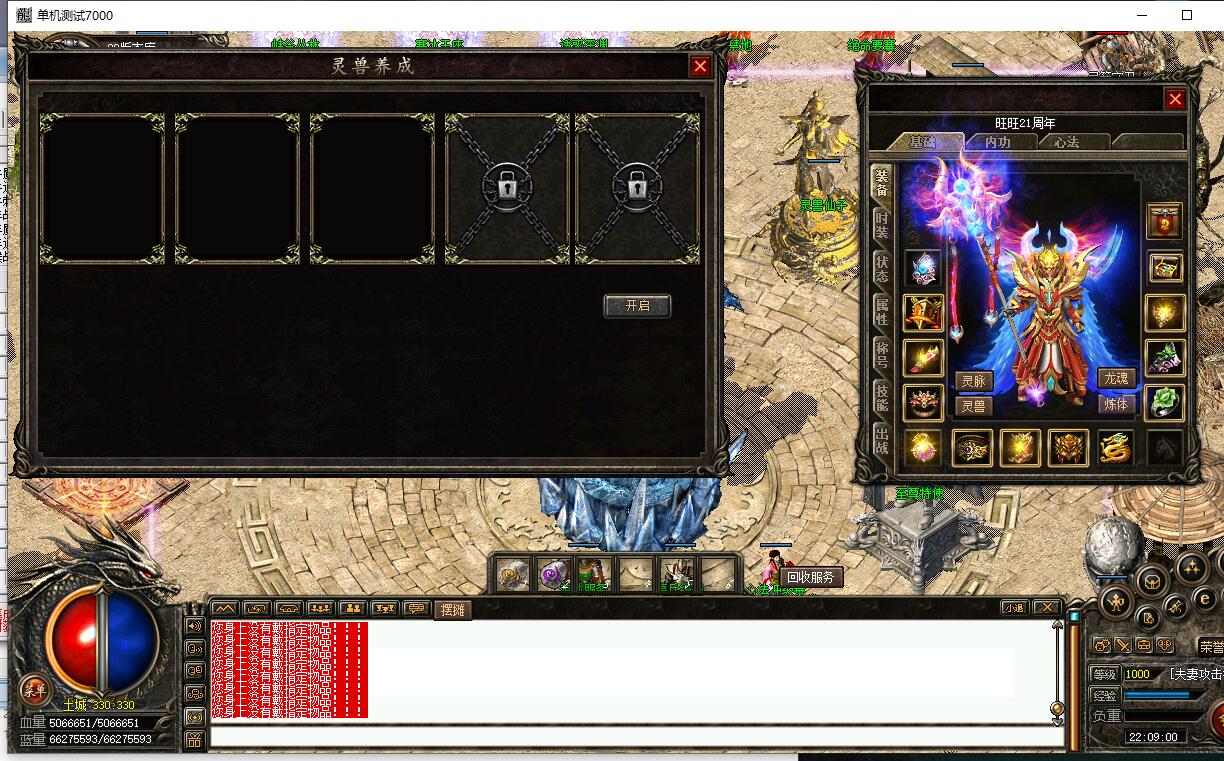Click the 炼体 button
This screenshot has width=1224, height=761.
pyautogui.click(x=1115, y=404)
